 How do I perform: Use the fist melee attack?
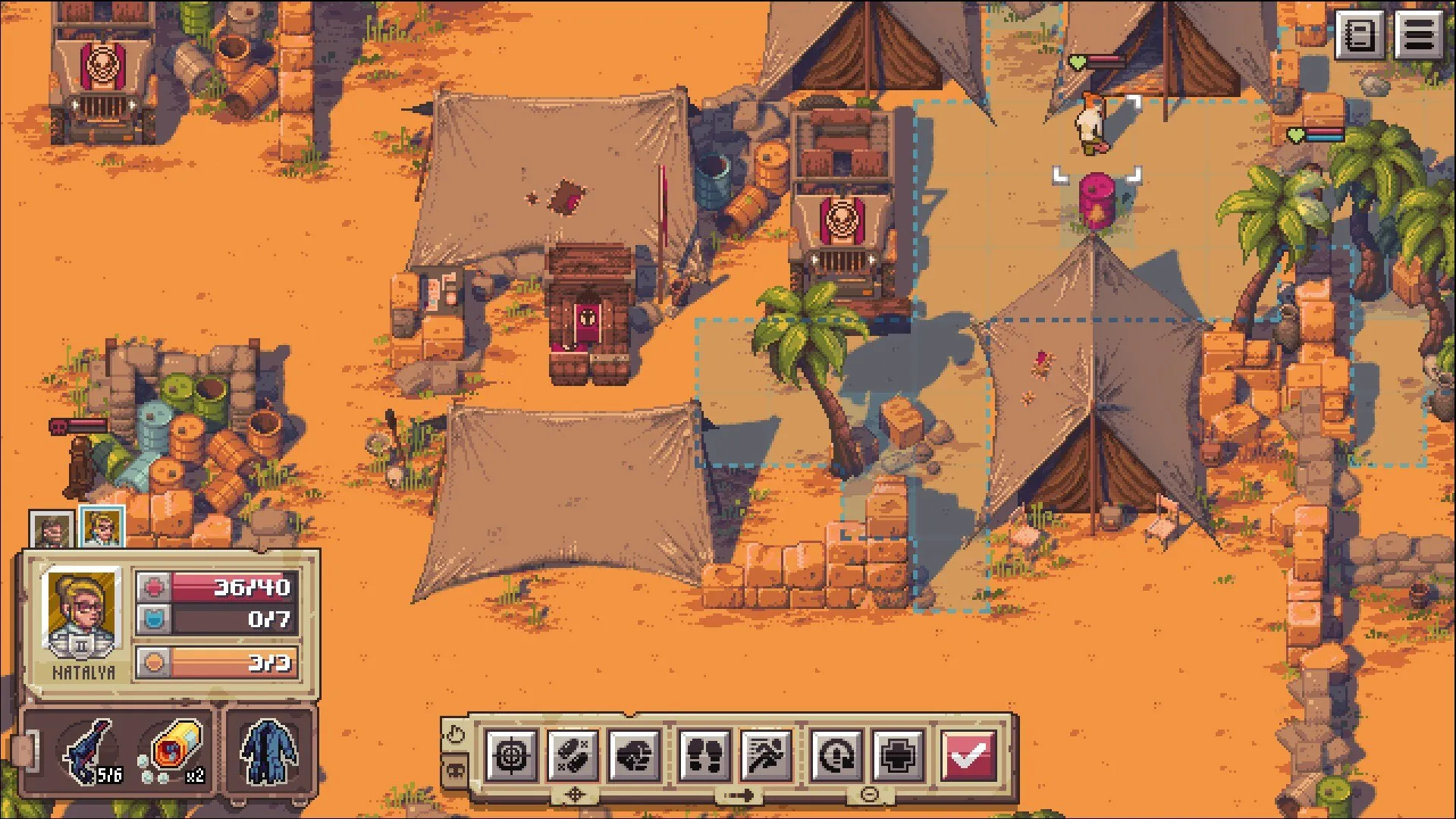coord(635,755)
